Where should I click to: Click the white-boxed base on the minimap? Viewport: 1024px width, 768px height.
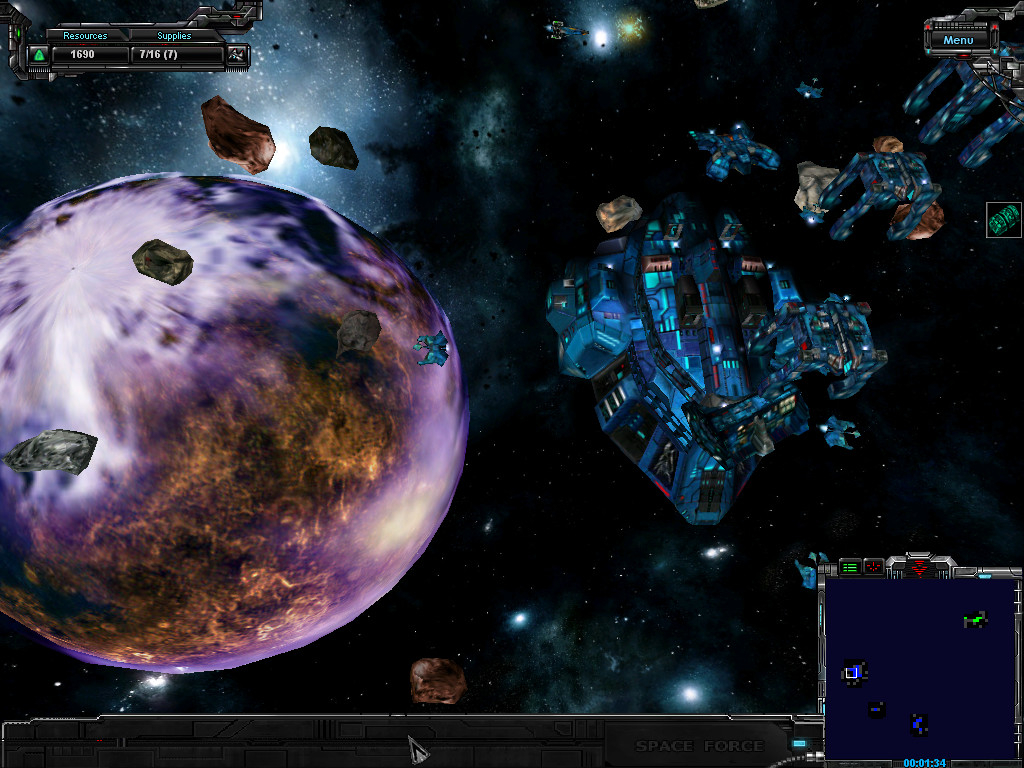[x=852, y=673]
